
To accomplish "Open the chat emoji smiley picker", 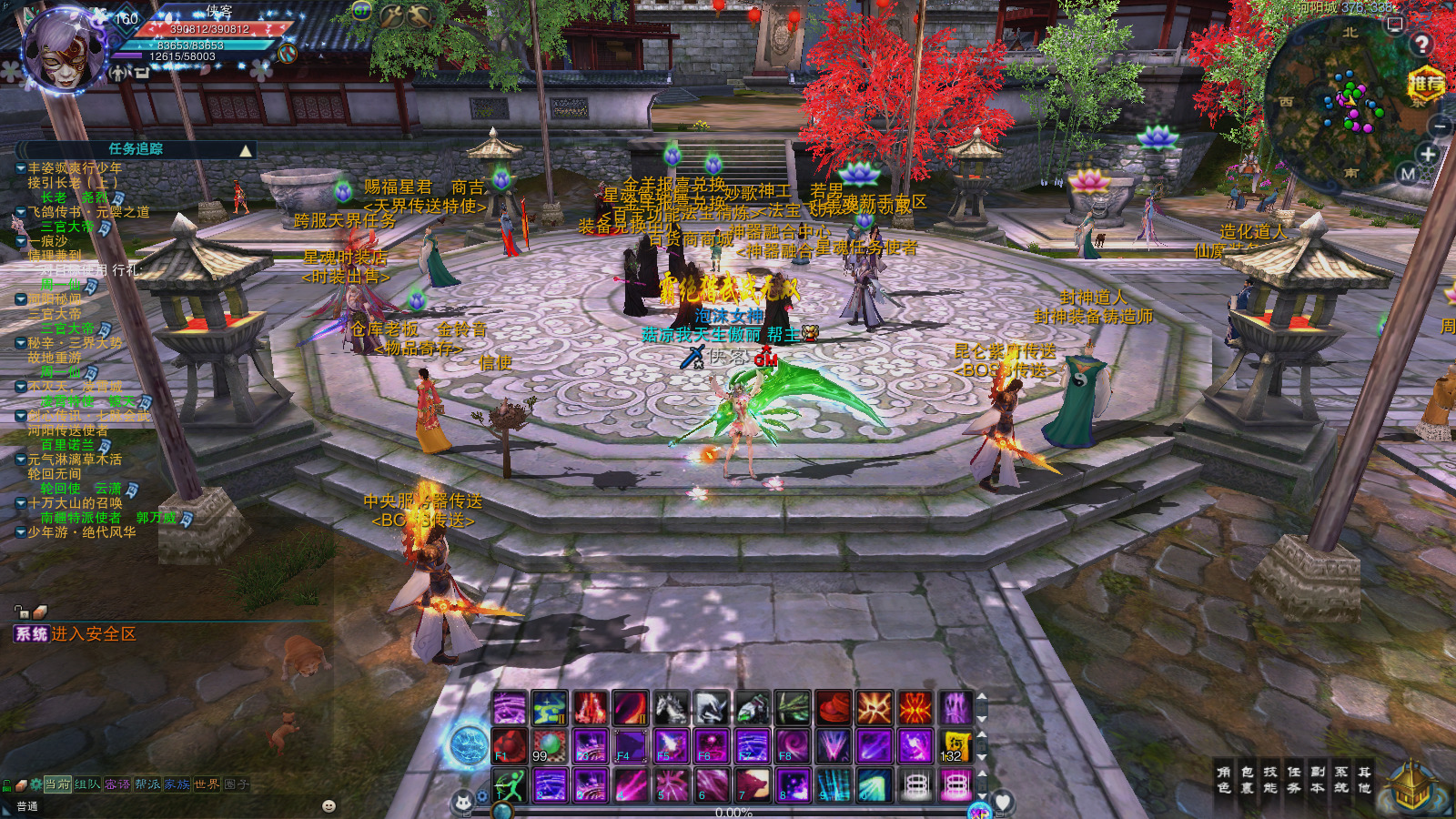I will [329, 806].
